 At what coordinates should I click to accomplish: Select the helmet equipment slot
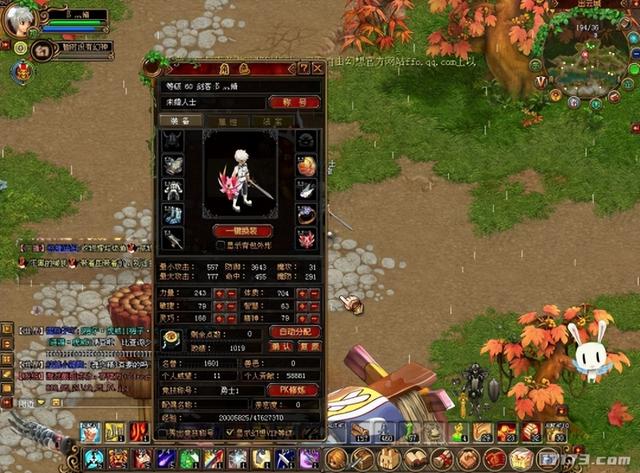click(173, 142)
